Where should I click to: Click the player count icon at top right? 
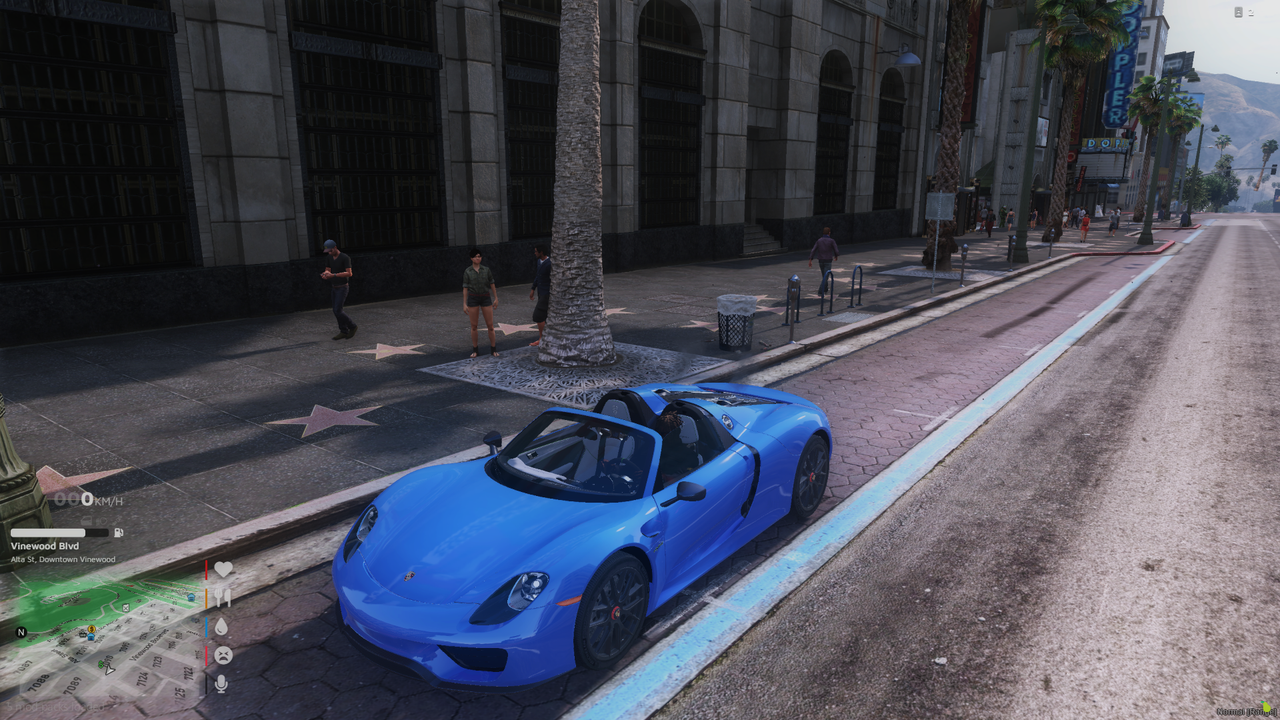(1238, 12)
